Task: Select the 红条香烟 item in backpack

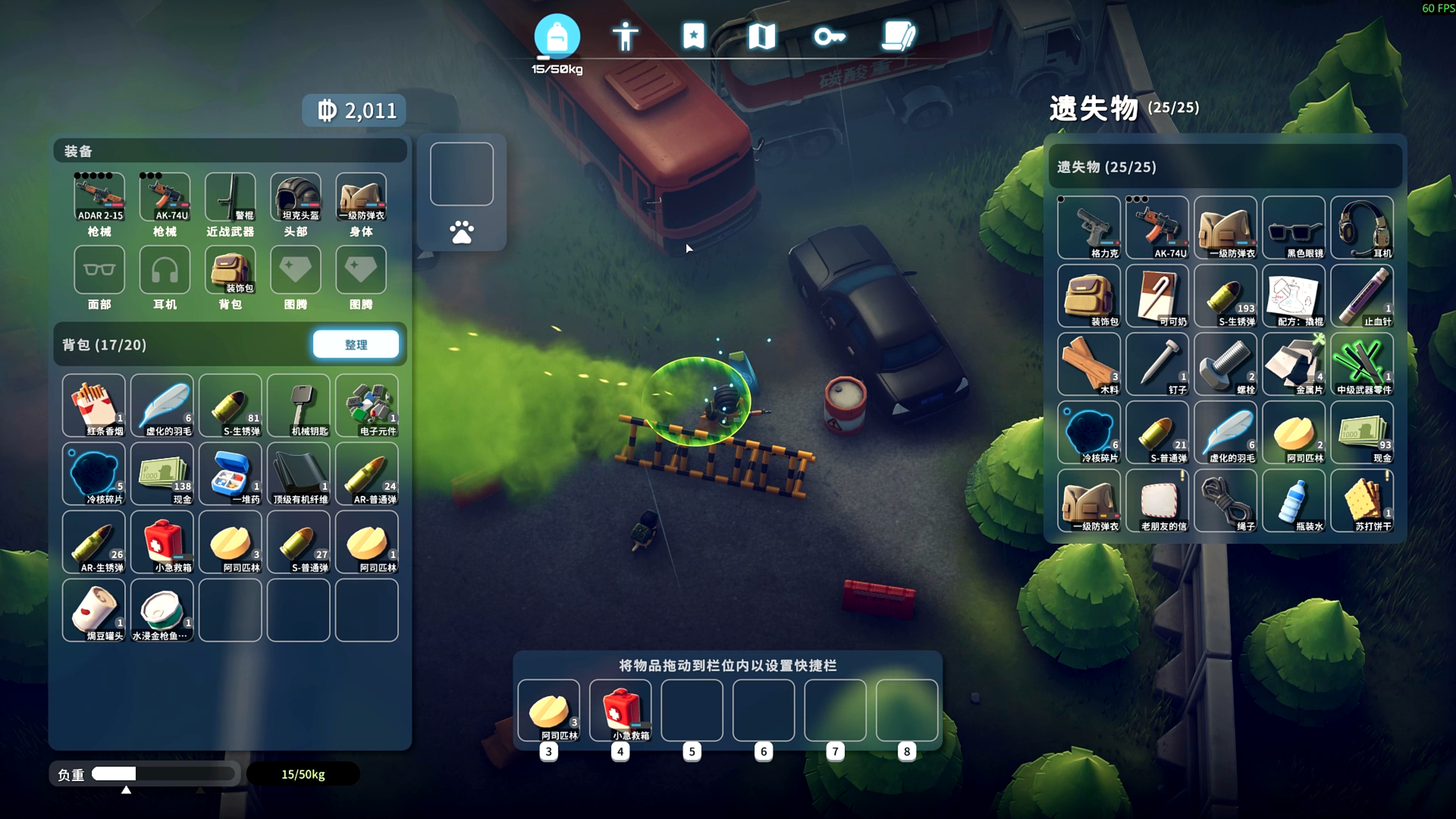Action: 94,405
